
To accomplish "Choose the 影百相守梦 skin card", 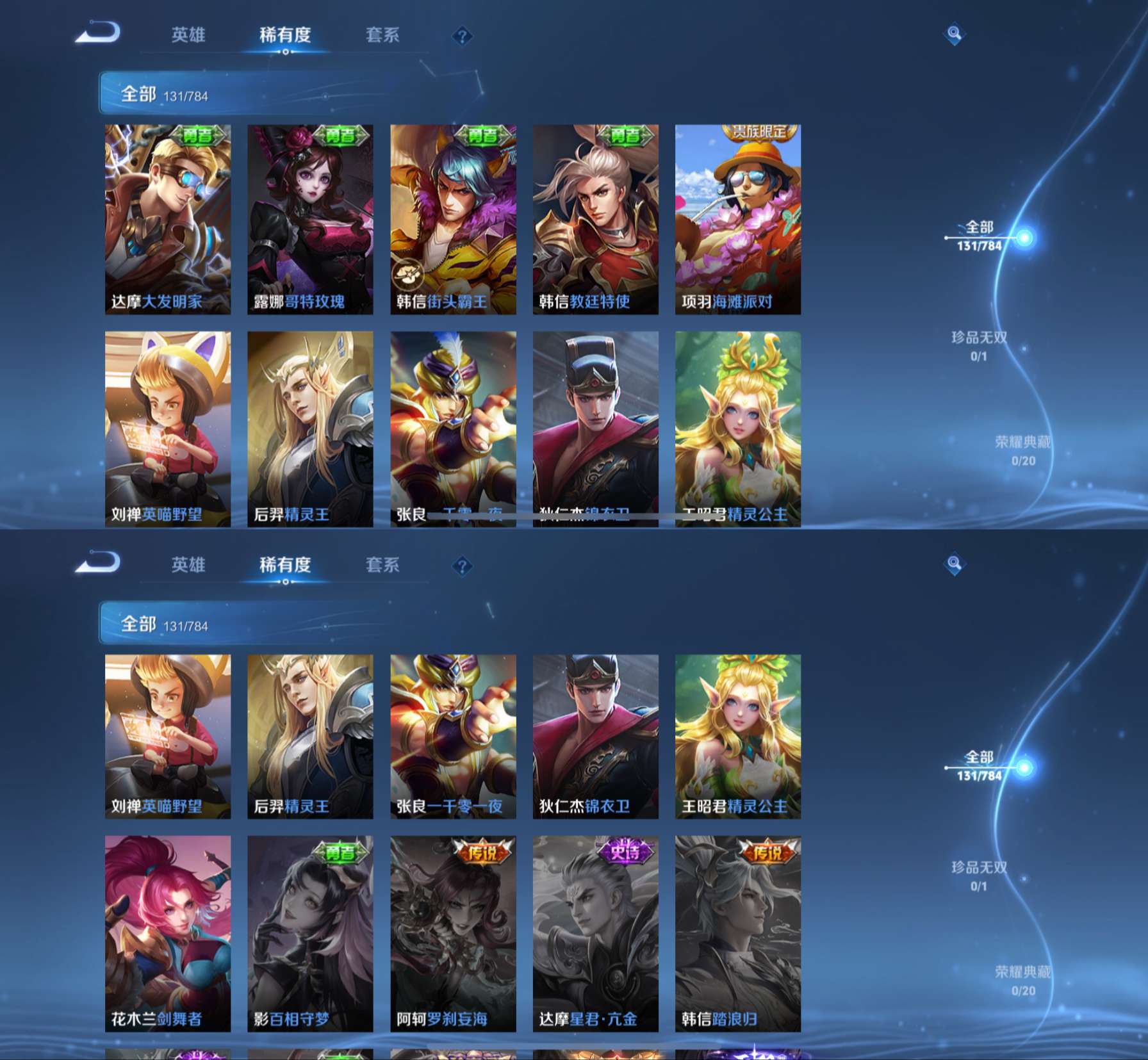I will tap(310, 933).
